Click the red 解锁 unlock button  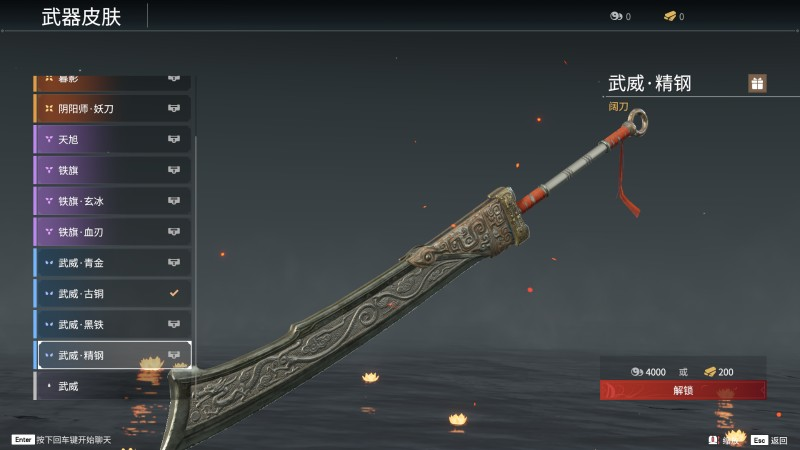pos(683,390)
